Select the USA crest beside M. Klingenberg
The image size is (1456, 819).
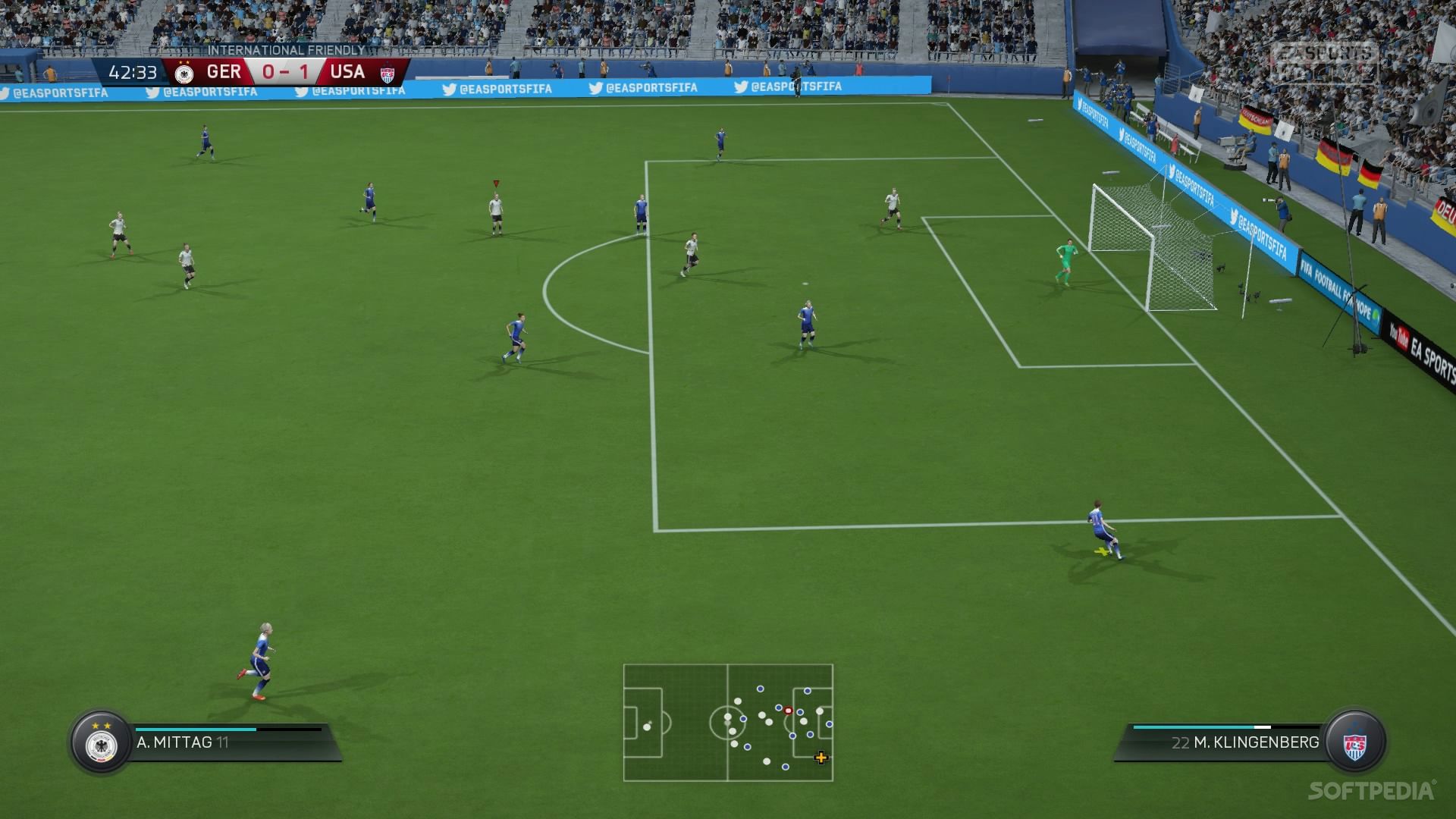point(1354,742)
